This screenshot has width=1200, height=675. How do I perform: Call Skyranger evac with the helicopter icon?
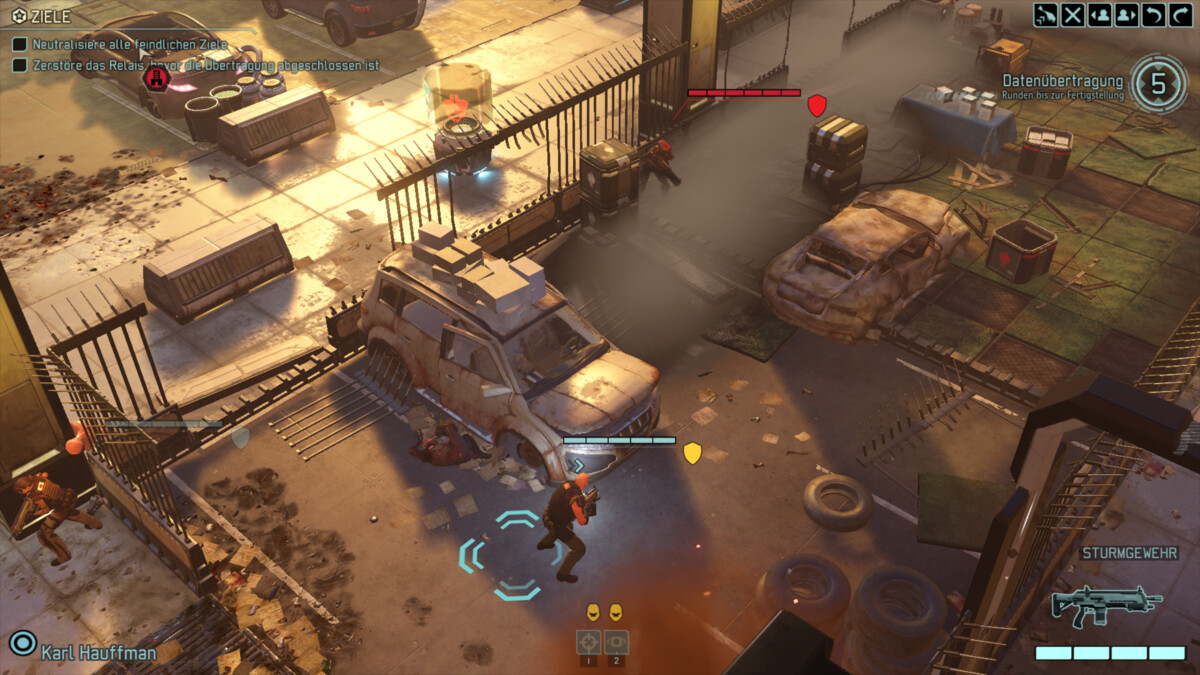click(x=1046, y=15)
